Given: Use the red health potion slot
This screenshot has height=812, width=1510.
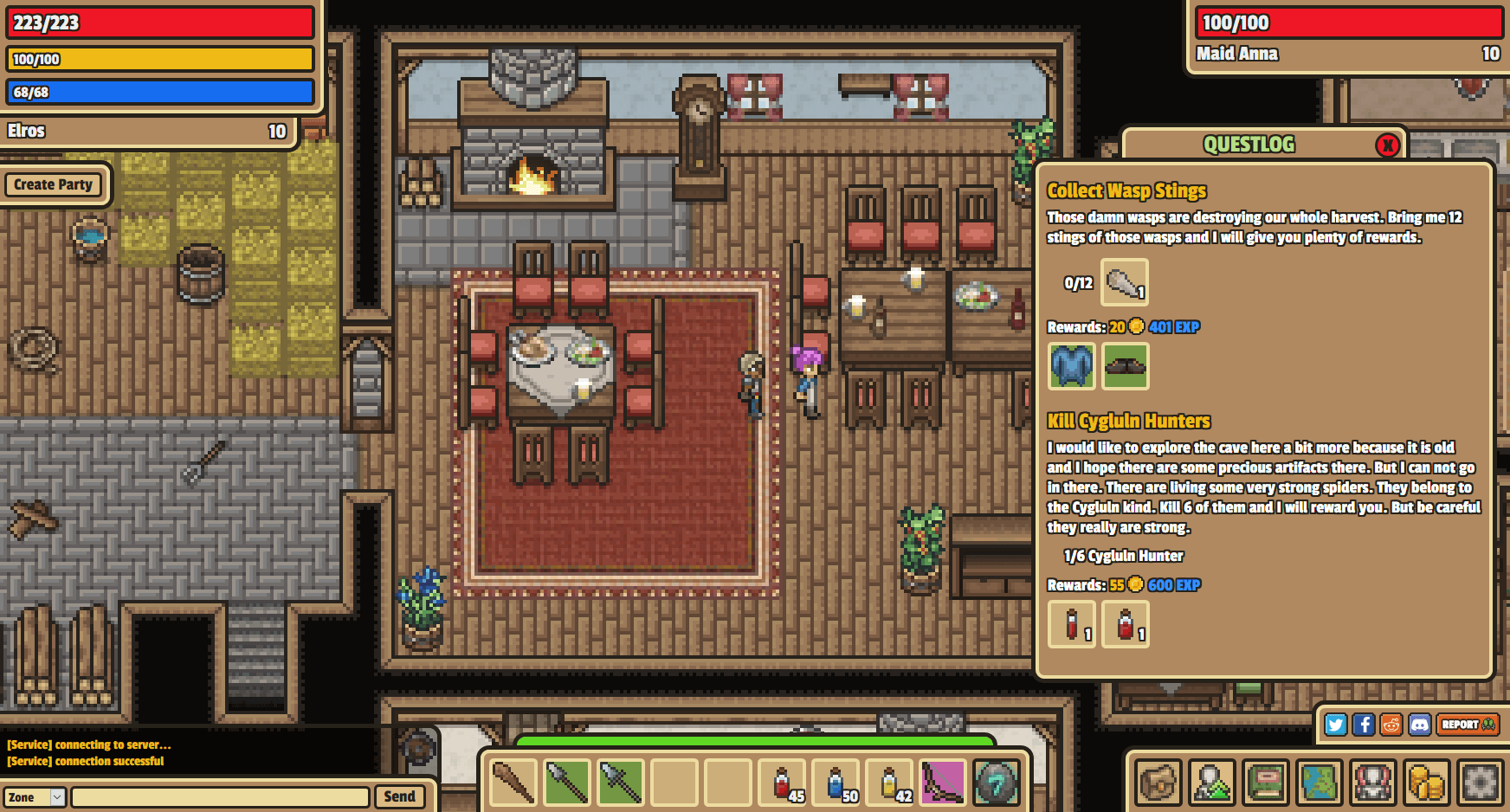Looking at the screenshot, I should (782, 783).
